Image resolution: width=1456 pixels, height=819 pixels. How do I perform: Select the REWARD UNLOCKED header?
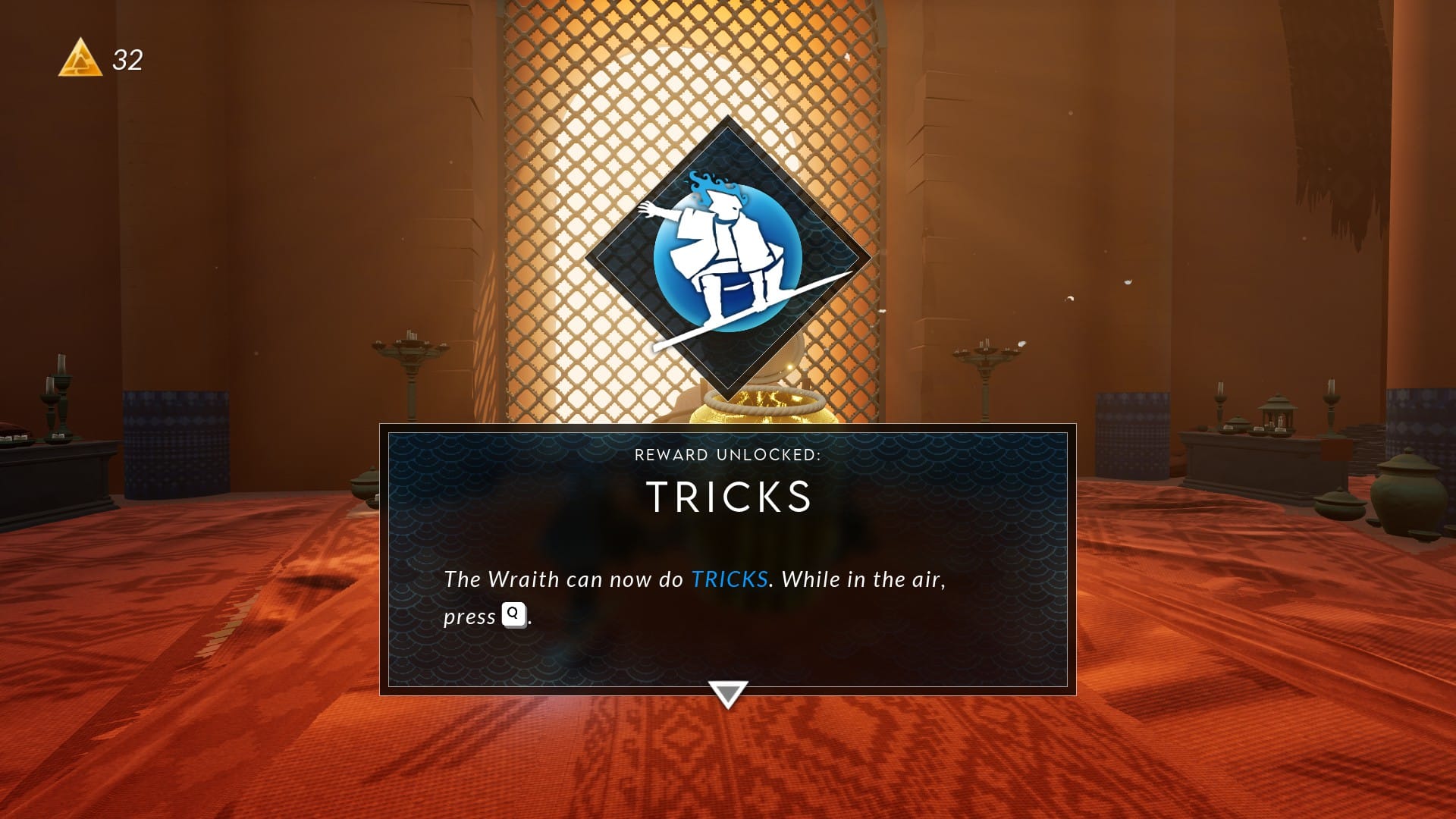click(x=728, y=456)
